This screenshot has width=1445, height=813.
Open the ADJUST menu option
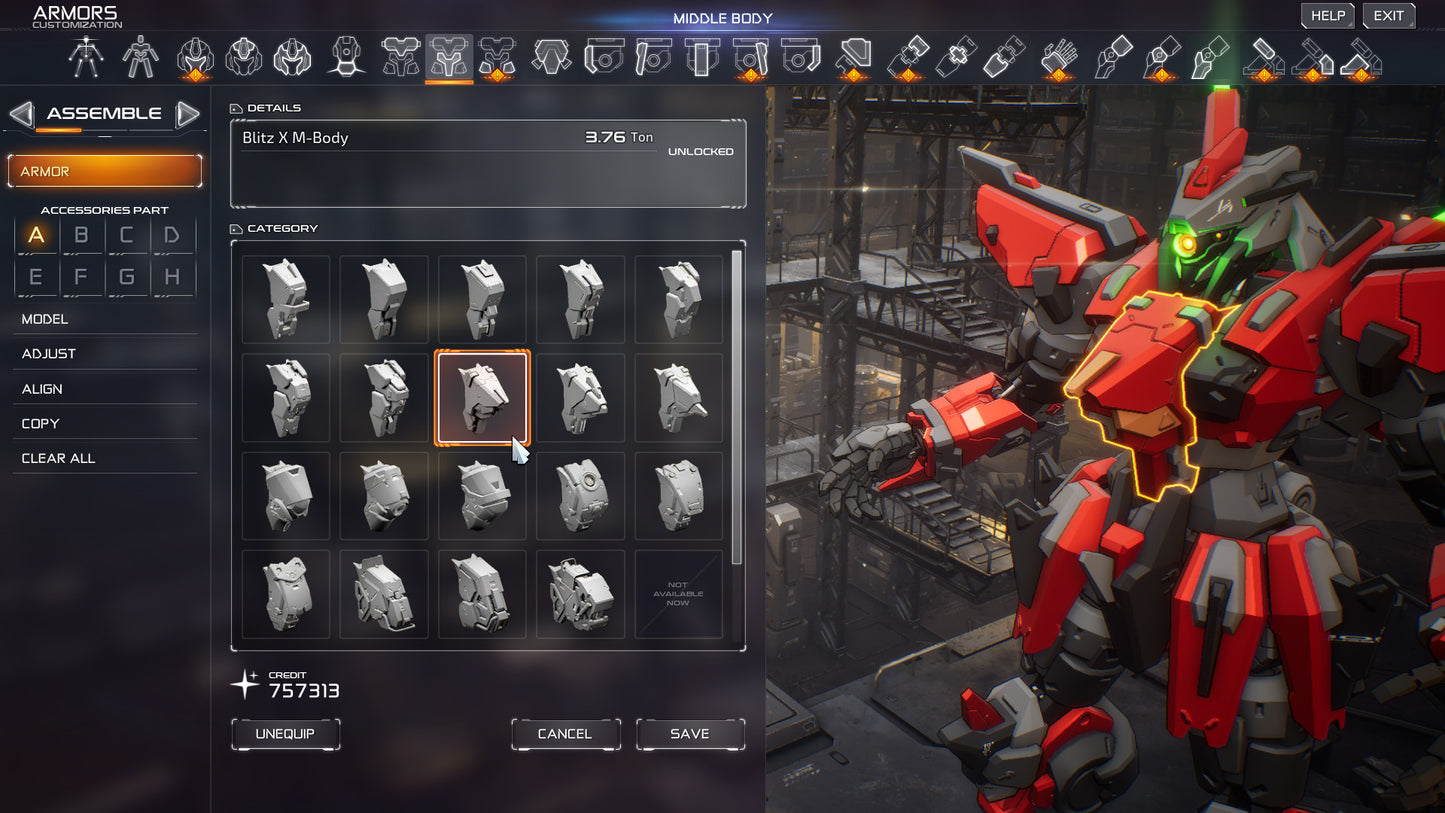[x=49, y=353]
